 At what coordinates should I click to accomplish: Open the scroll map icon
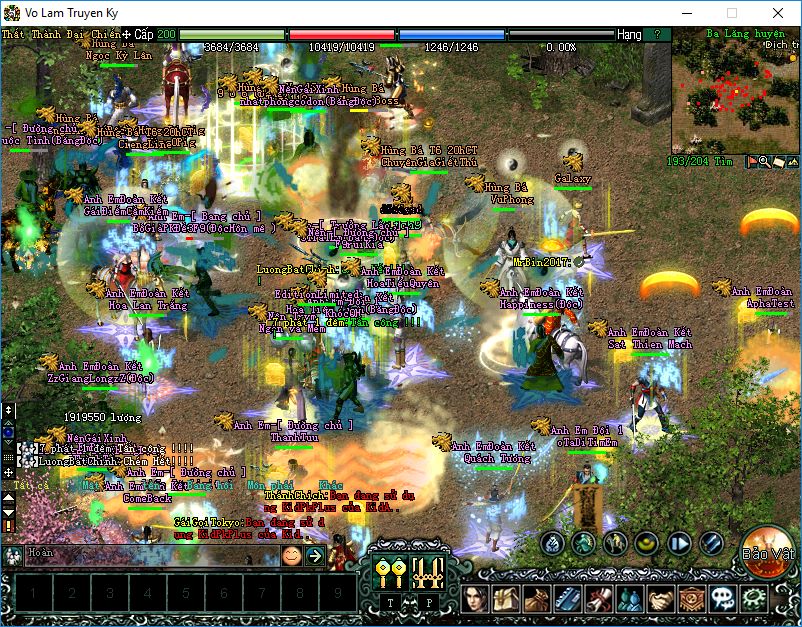(x=779, y=161)
